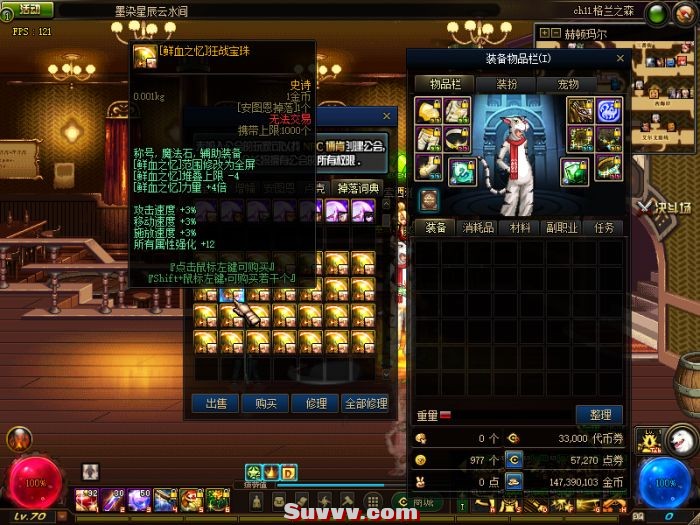Click the 购买 (buy) button
Viewport: 700px width, 525px height.
[265, 403]
